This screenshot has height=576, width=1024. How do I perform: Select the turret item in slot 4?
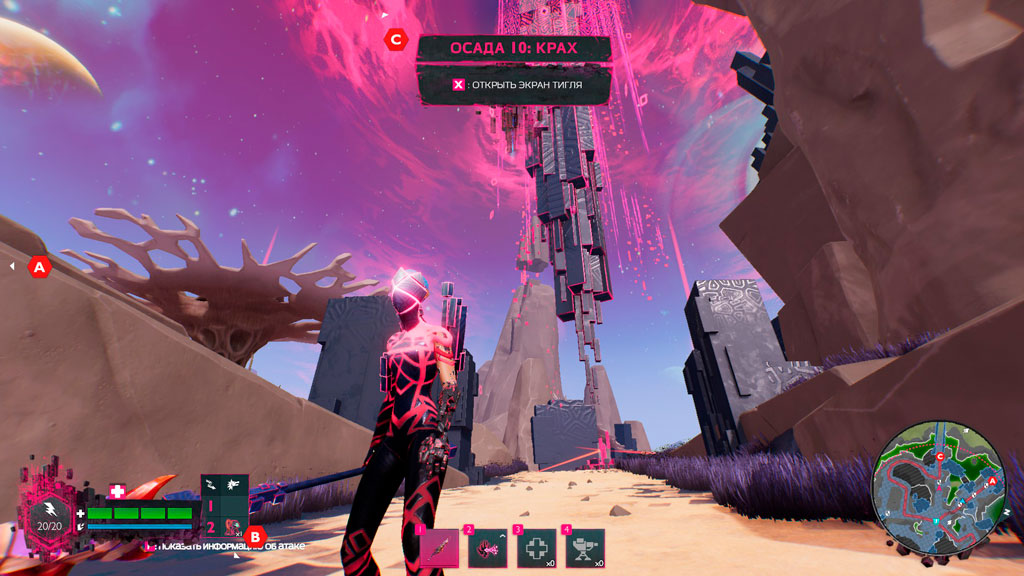coord(584,549)
